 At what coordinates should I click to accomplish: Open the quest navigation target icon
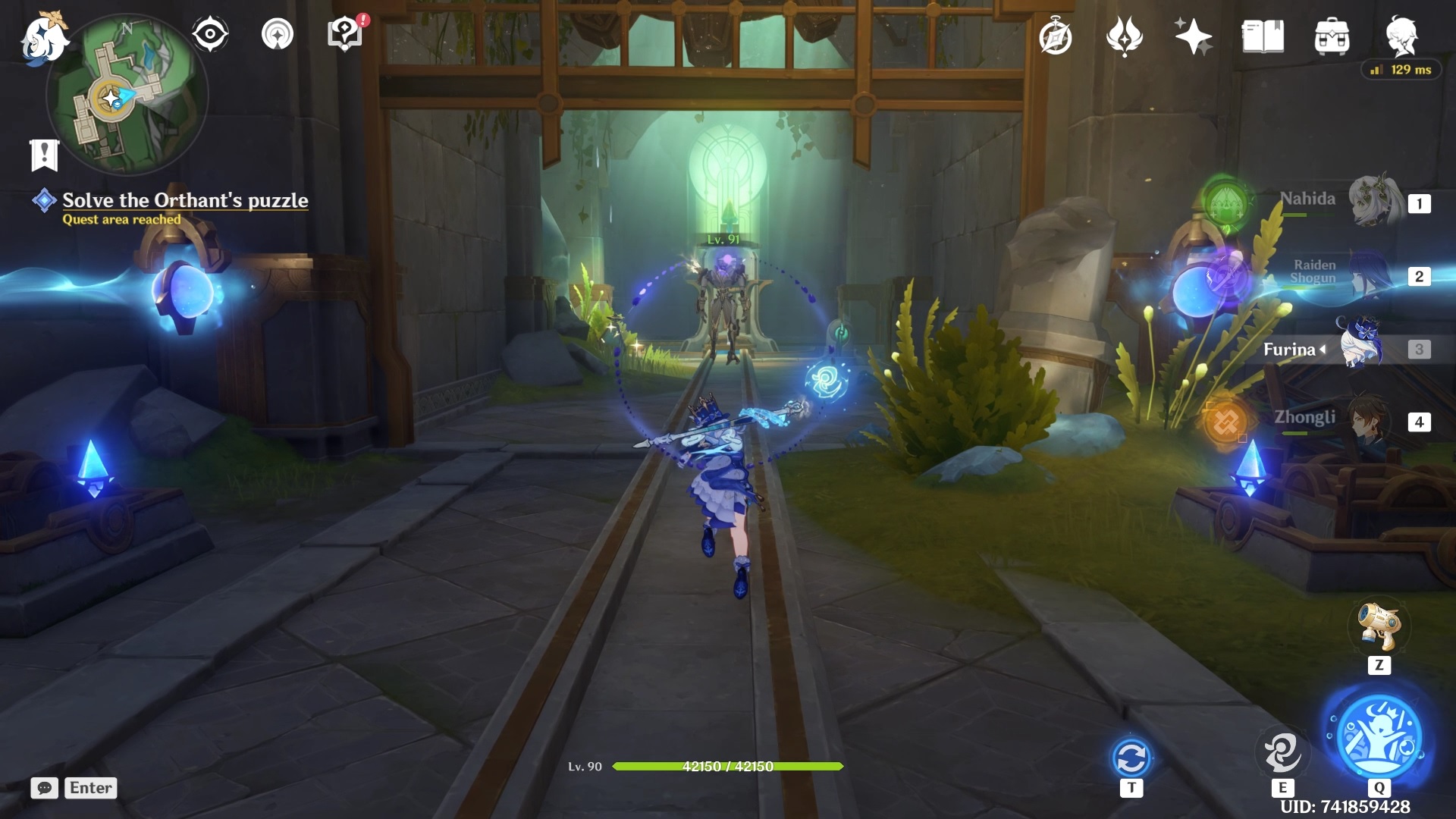(278, 34)
